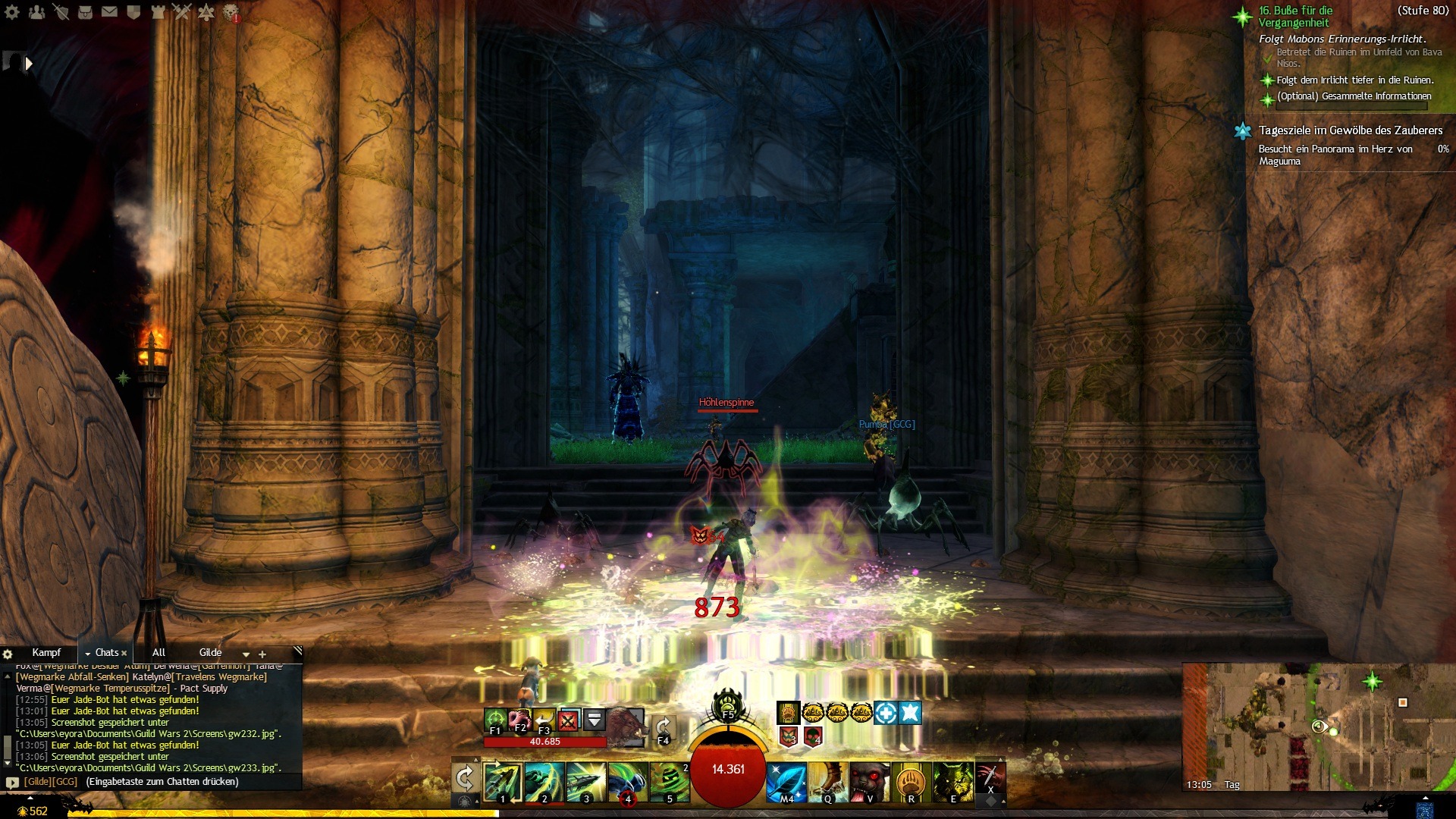The image size is (1456, 819).
Task: Click the pet attack command F1 icon
Action: pyautogui.click(x=495, y=718)
